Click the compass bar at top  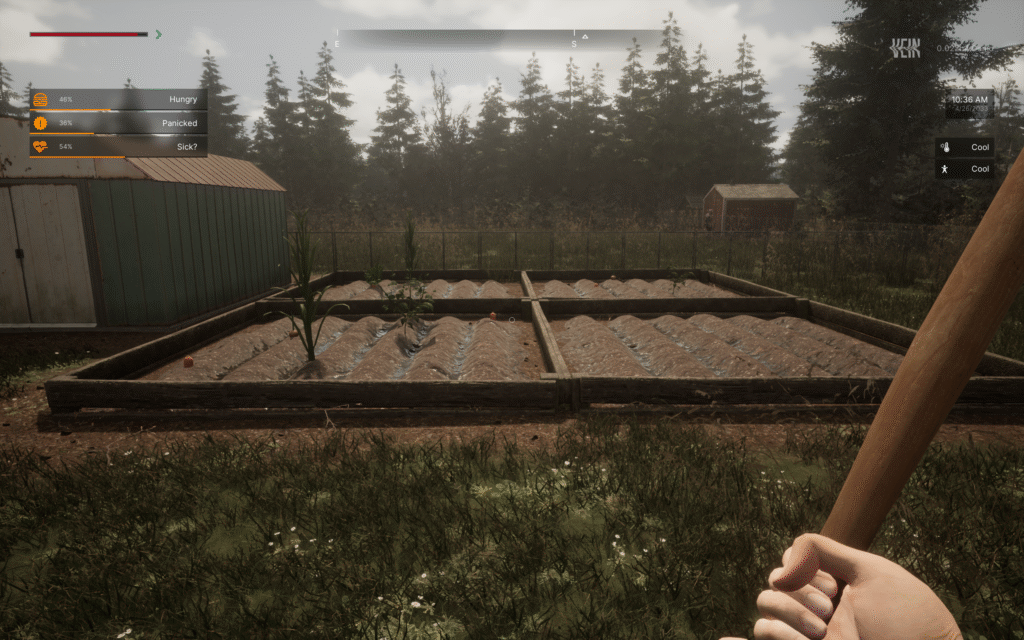[x=498, y=38]
